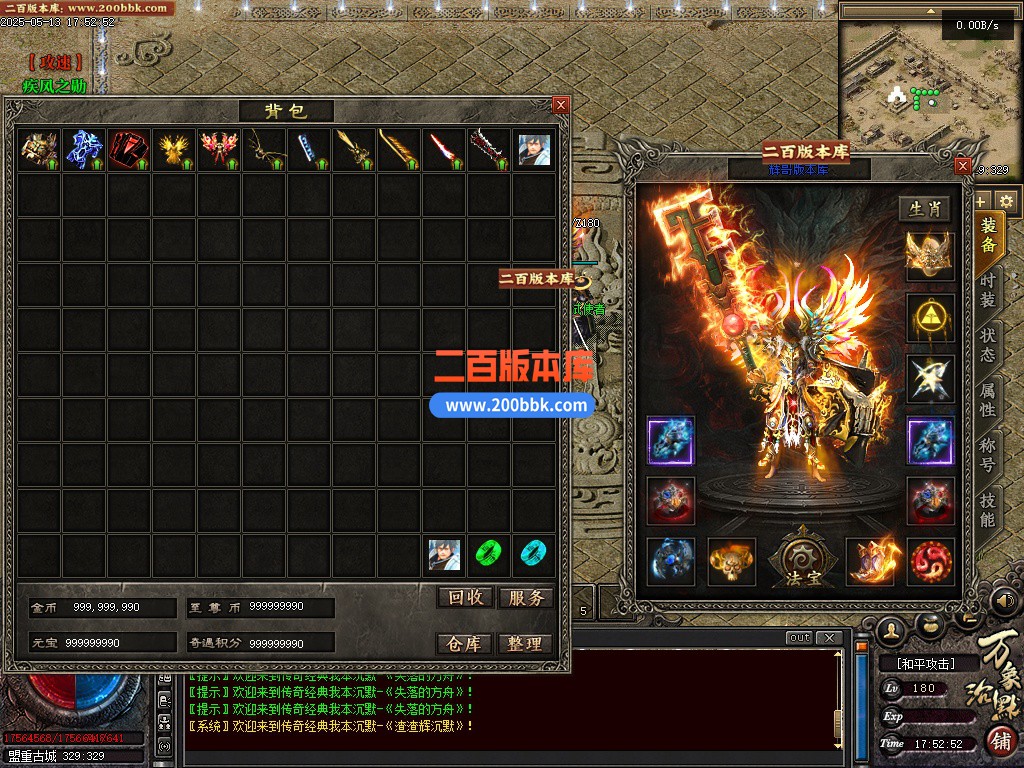Open the 生肖 zodiac button
Screen dimensions: 1024x768
(x=925, y=209)
